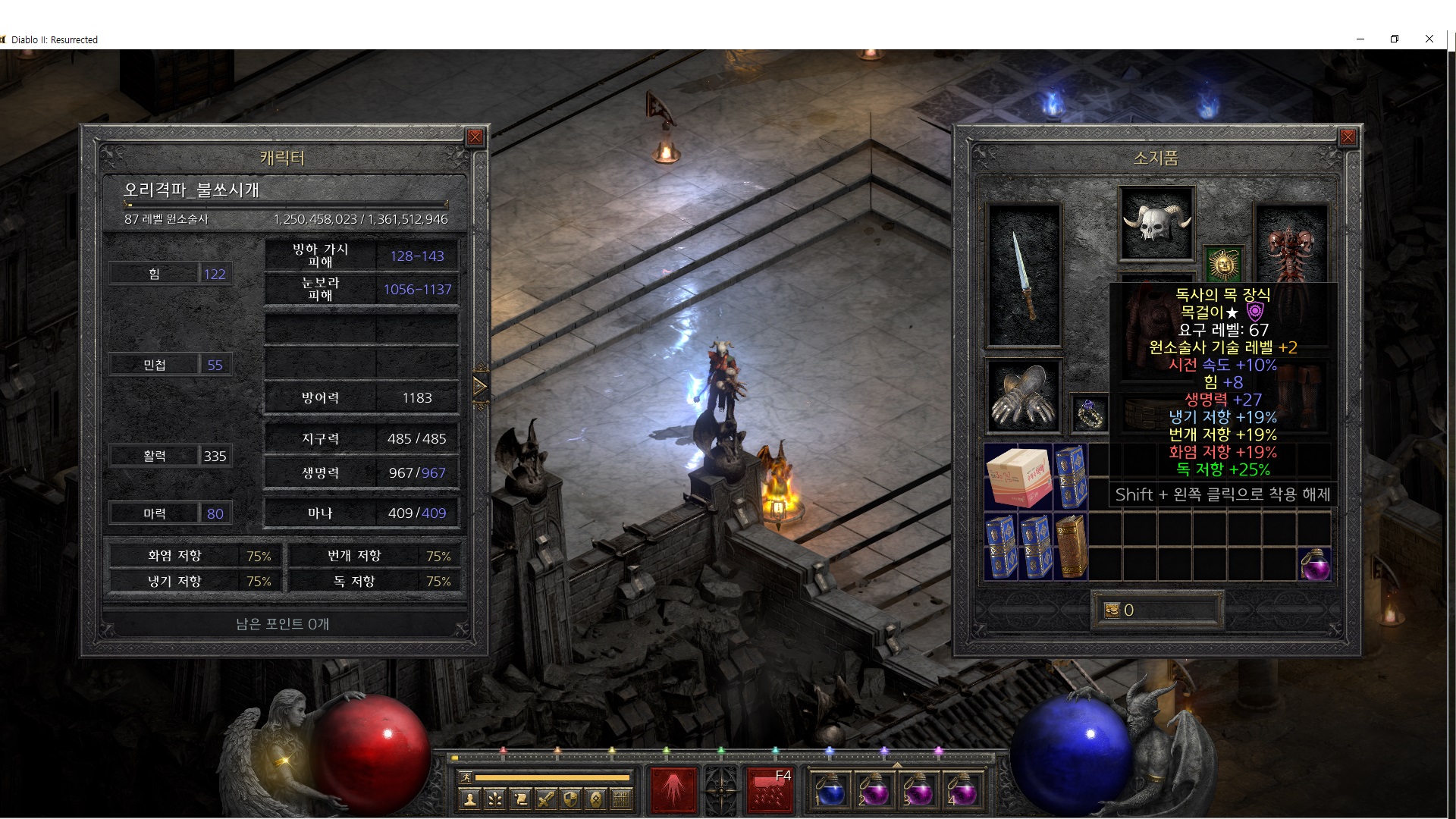Image resolution: width=1456 pixels, height=819 pixels.
Task: Select the equipped dagger weapon slot
Action: pyautogui.click(x=1024, y=276)
